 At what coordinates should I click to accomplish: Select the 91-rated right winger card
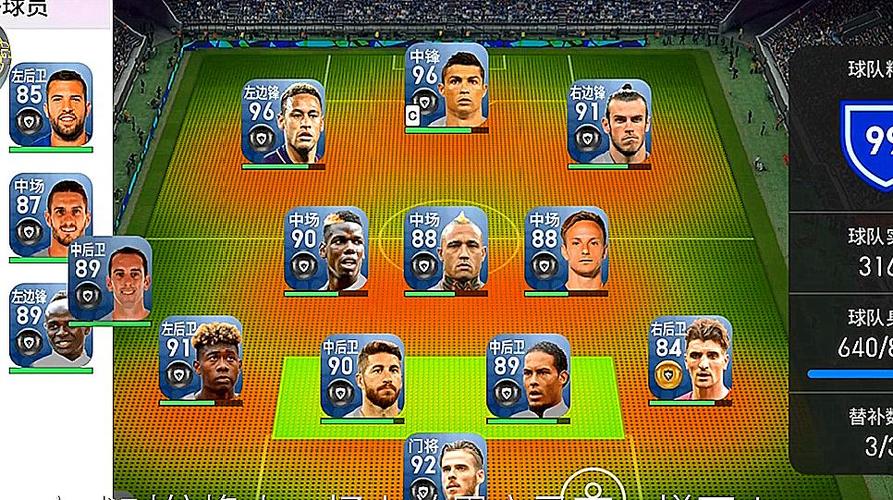(x=608, y=121)
